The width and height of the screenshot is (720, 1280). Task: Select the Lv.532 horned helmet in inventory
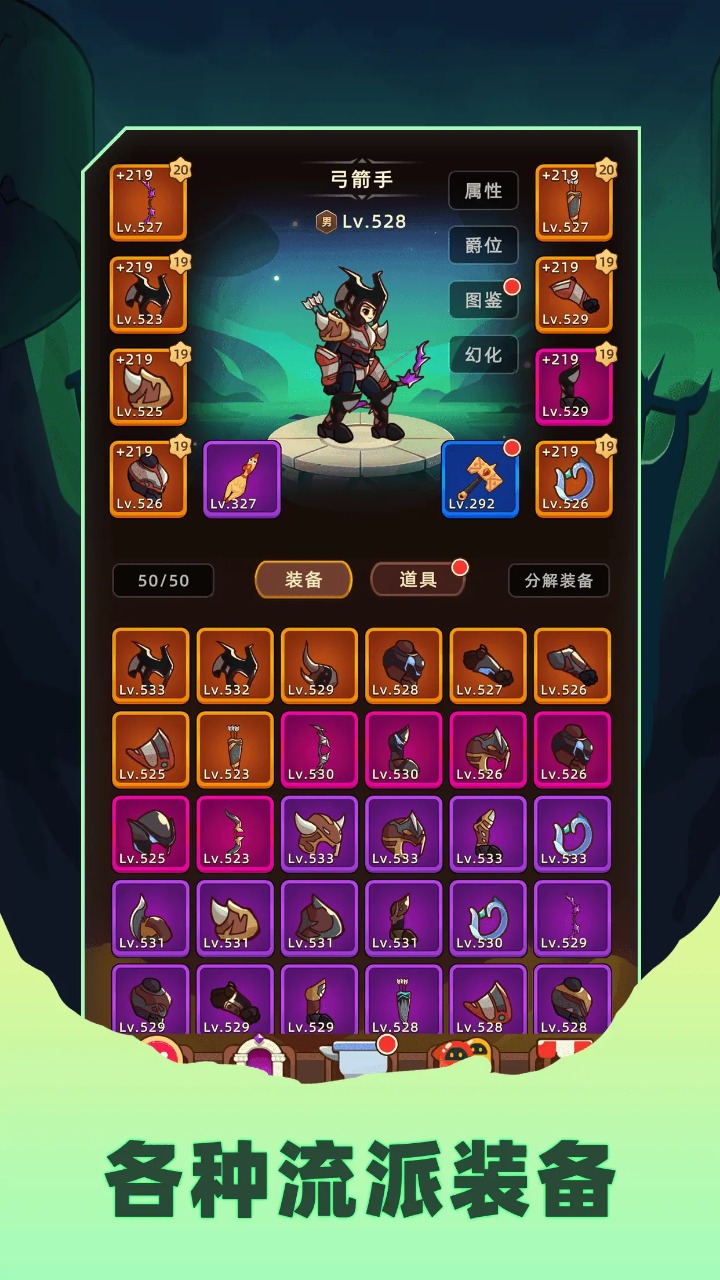click(234, 665)
